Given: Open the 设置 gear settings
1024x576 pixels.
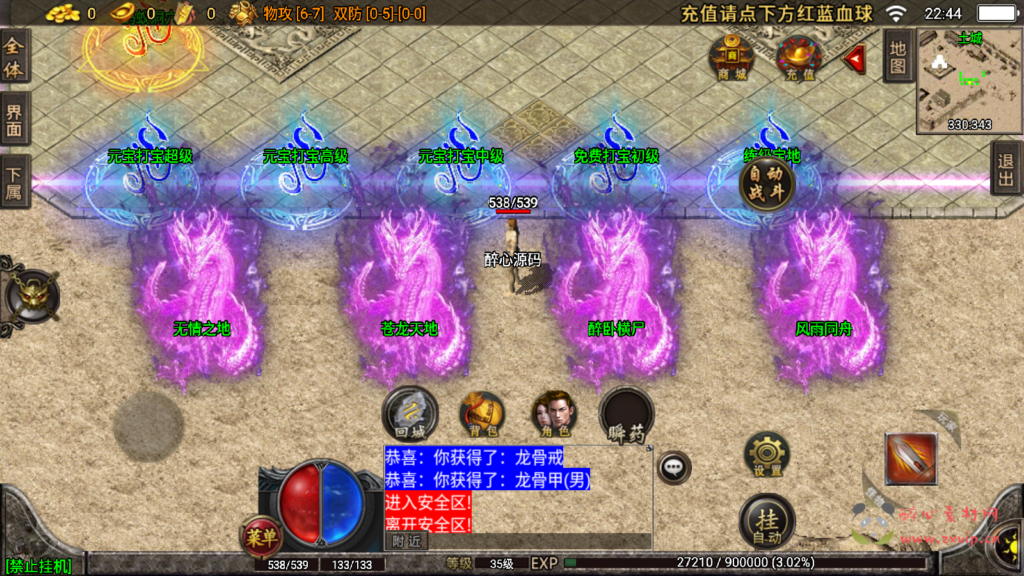Looking at the screenshot, I should [x=767, y=456].
